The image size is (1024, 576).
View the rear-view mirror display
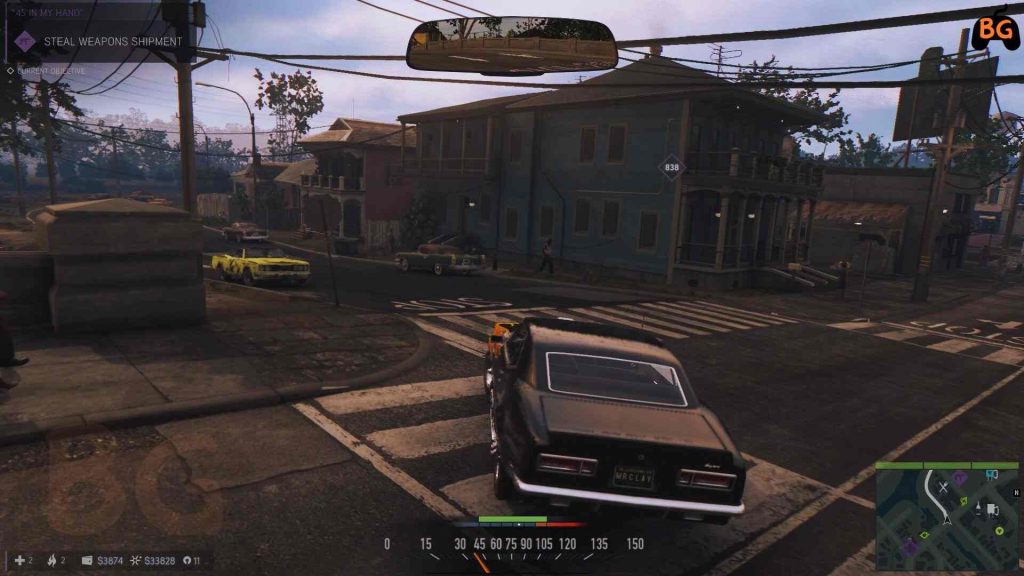point(511,45)
